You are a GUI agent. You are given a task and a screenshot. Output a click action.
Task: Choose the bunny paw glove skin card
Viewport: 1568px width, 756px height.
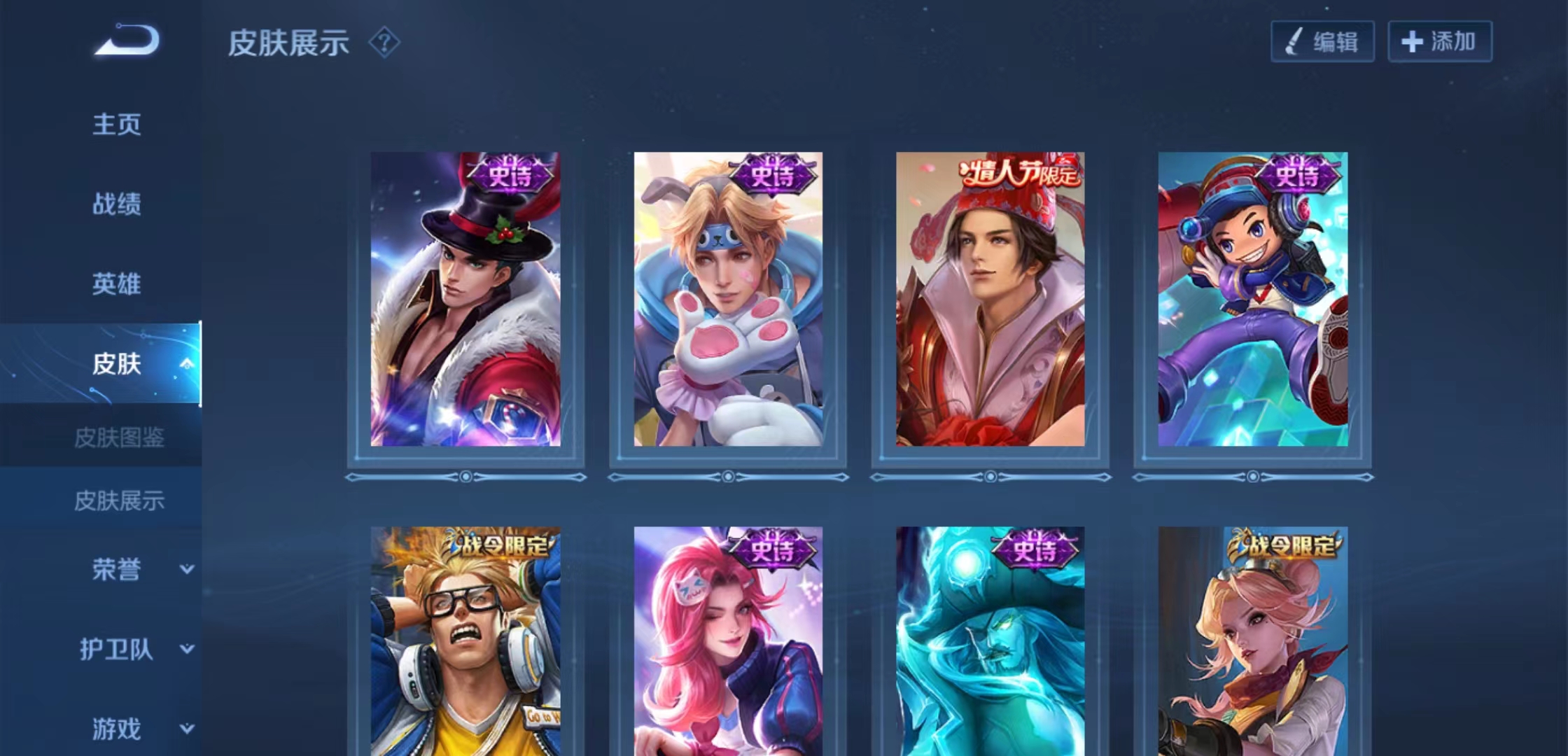point(728,300)
